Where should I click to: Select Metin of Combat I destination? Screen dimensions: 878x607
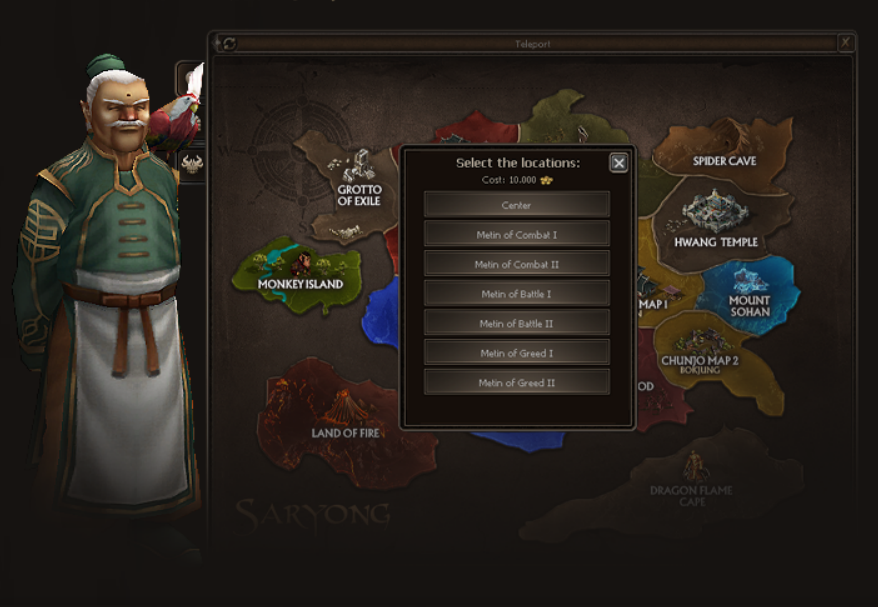[x=516, y=235]
